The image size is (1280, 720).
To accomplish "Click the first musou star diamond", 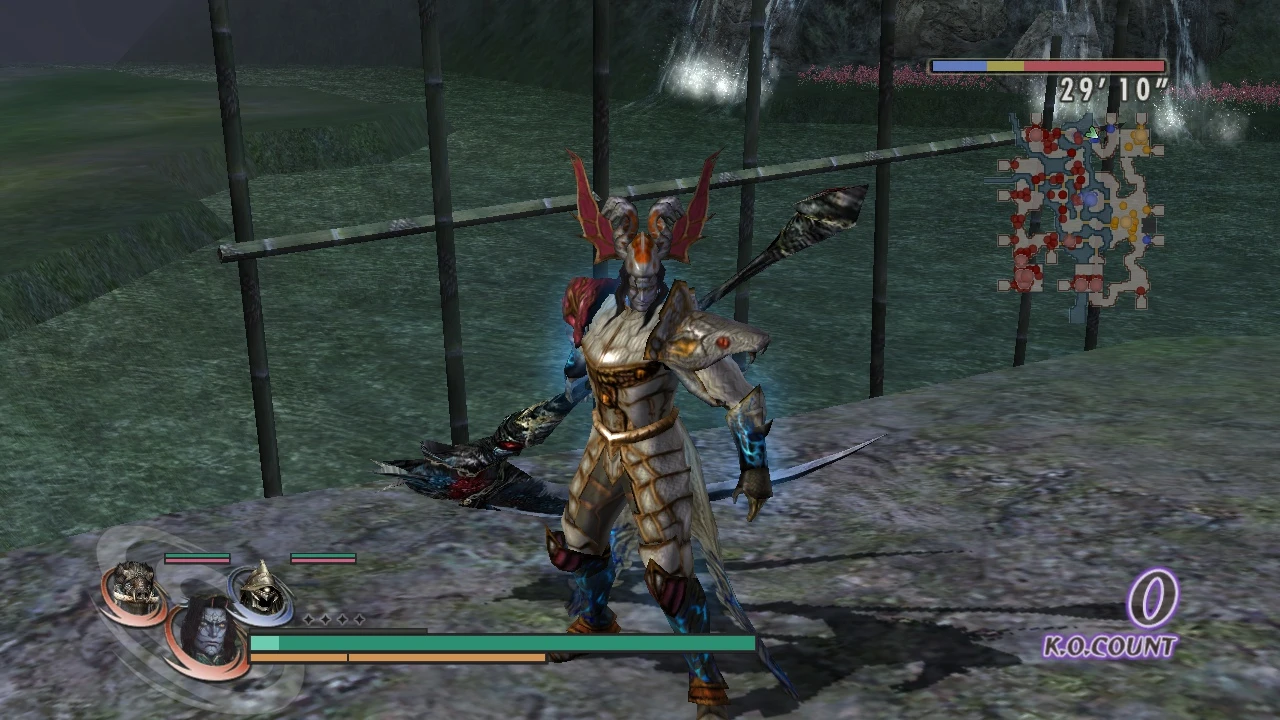I will [x=309, y=619].
